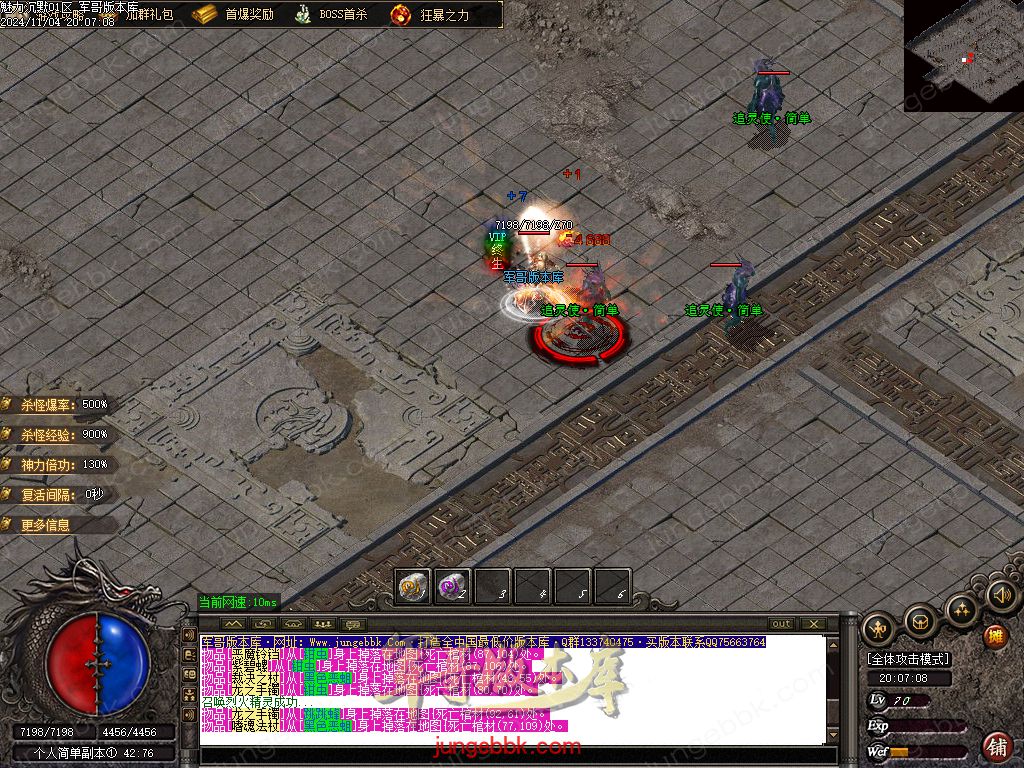Open the red 铺 shop button

(996, 746)
